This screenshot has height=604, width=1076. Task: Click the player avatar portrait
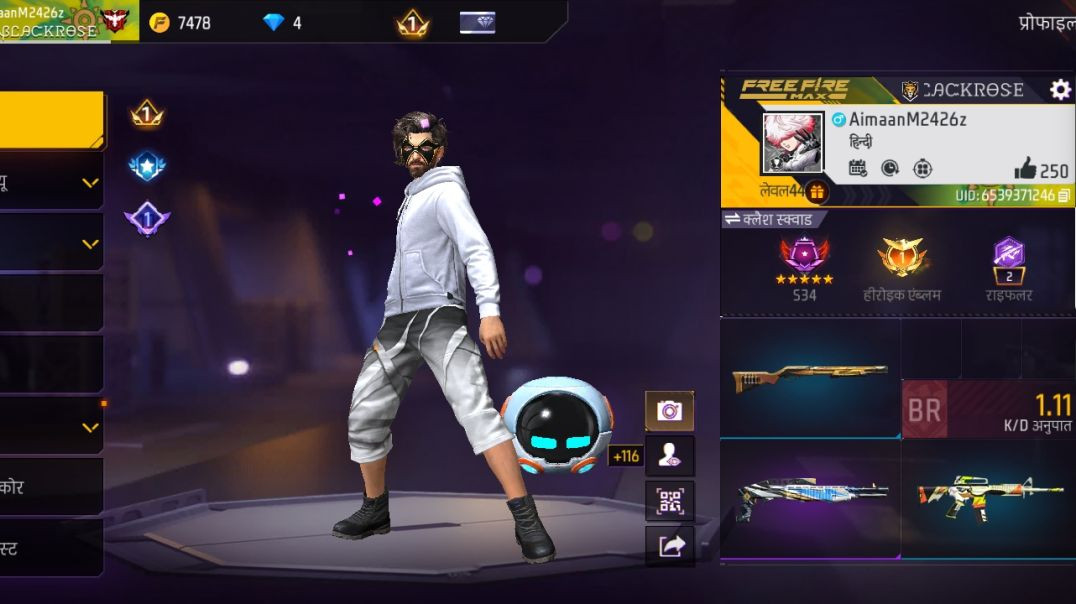tap(793, 143)
